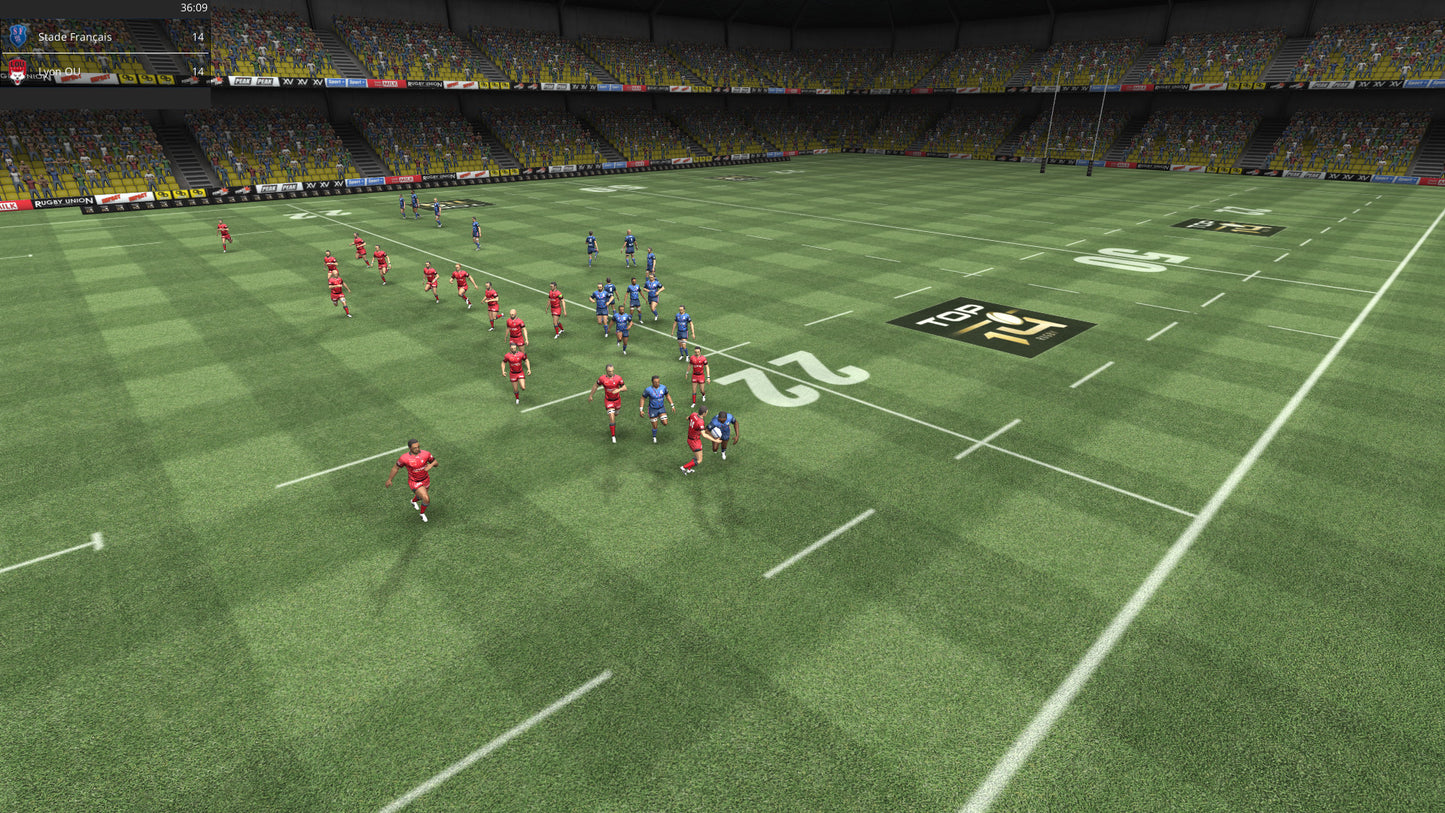Click the blue player carrying the ball
Image resolution: width=1445 pixels, height=813 pixels.
pos(724,430)
